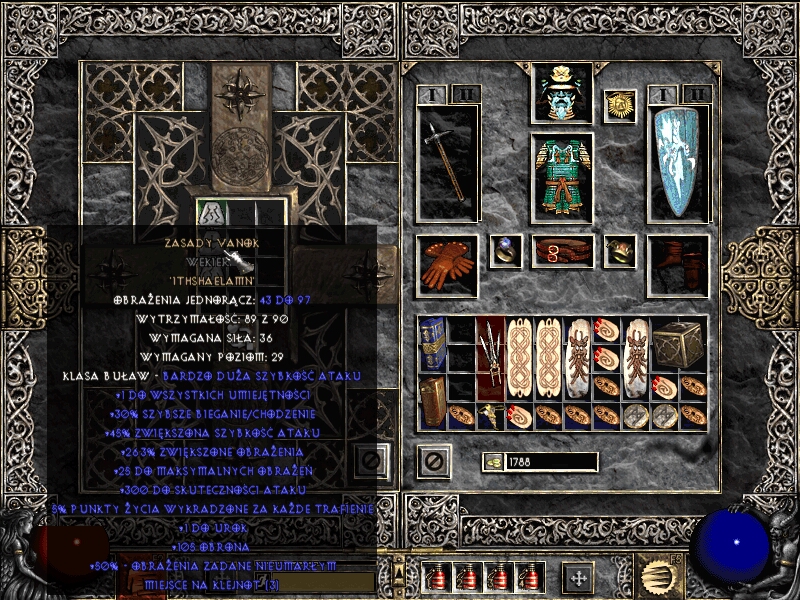Screen dimensions: 800x600
Task: Close the inventory panel
Action: [434, 461]
